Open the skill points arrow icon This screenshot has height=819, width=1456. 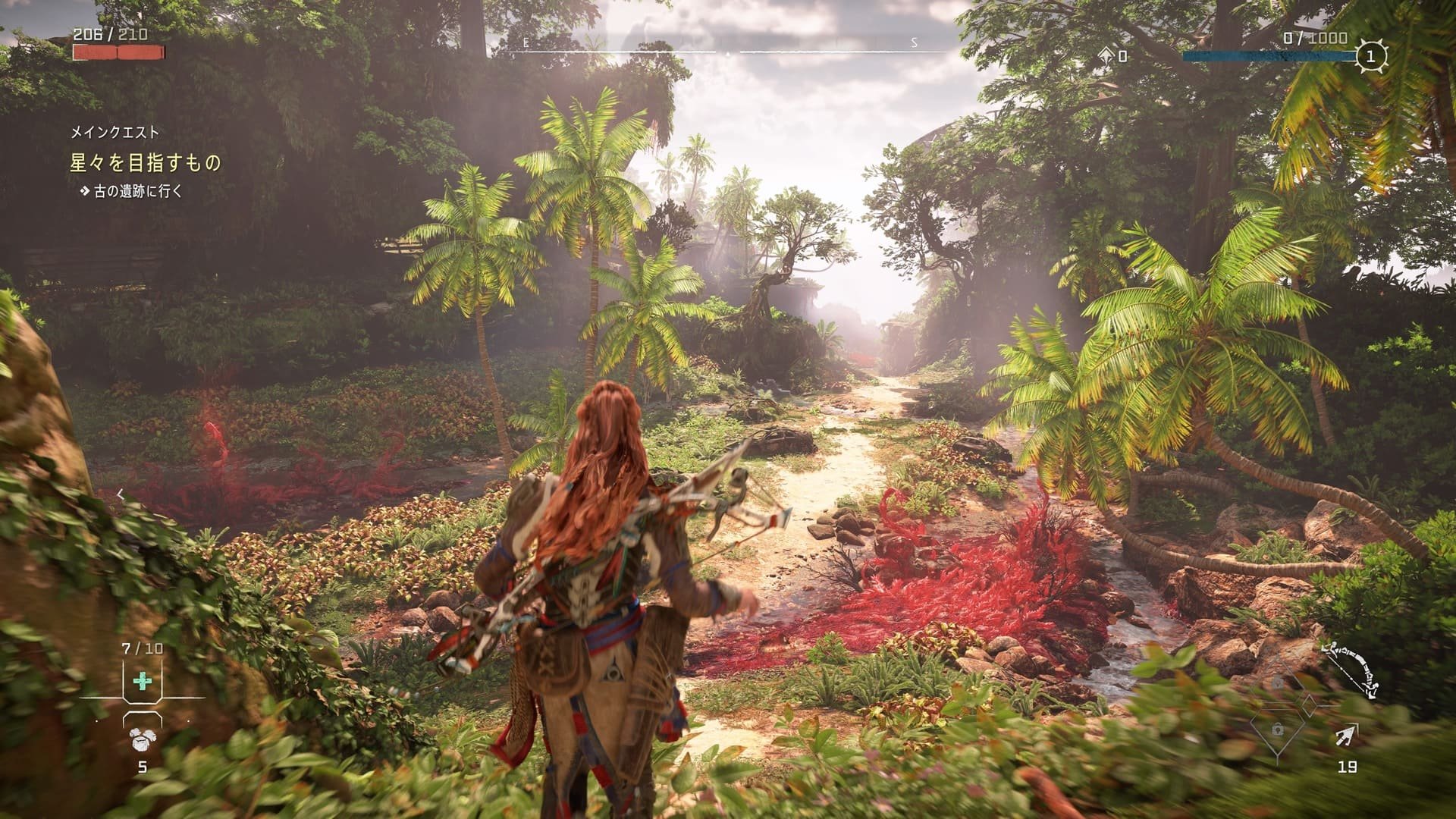point(1107,55)
